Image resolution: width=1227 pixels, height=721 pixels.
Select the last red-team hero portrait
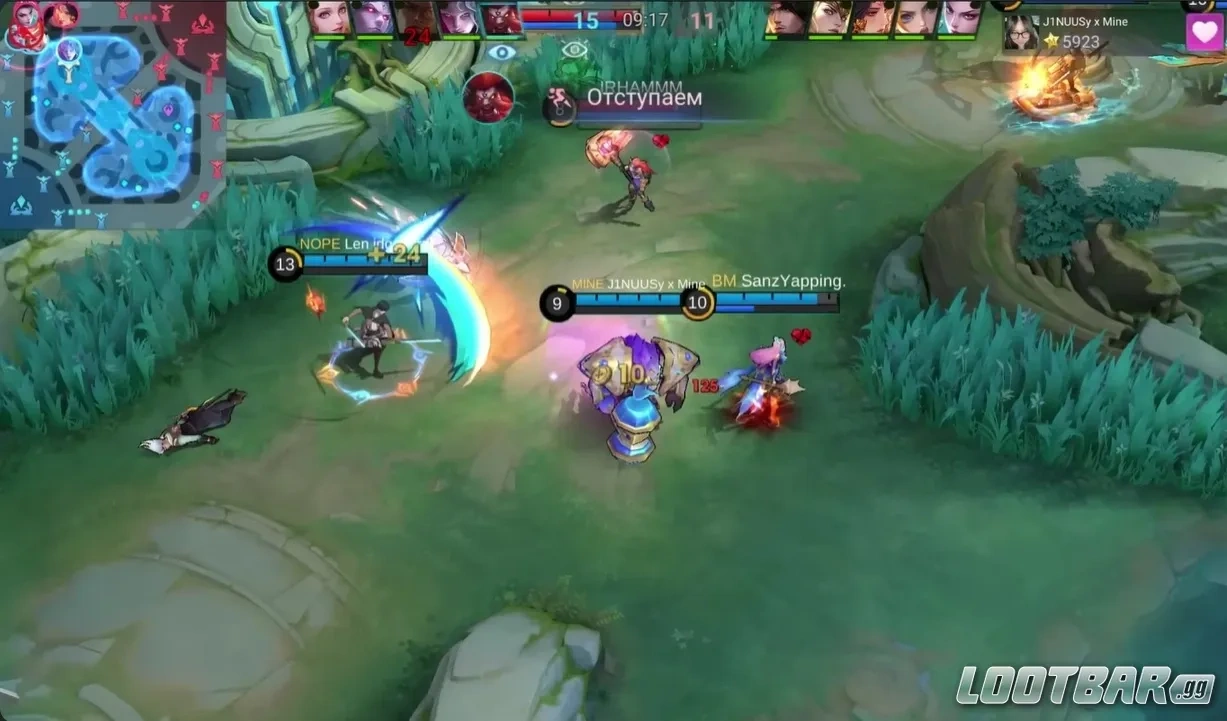[x=961, y=18]
